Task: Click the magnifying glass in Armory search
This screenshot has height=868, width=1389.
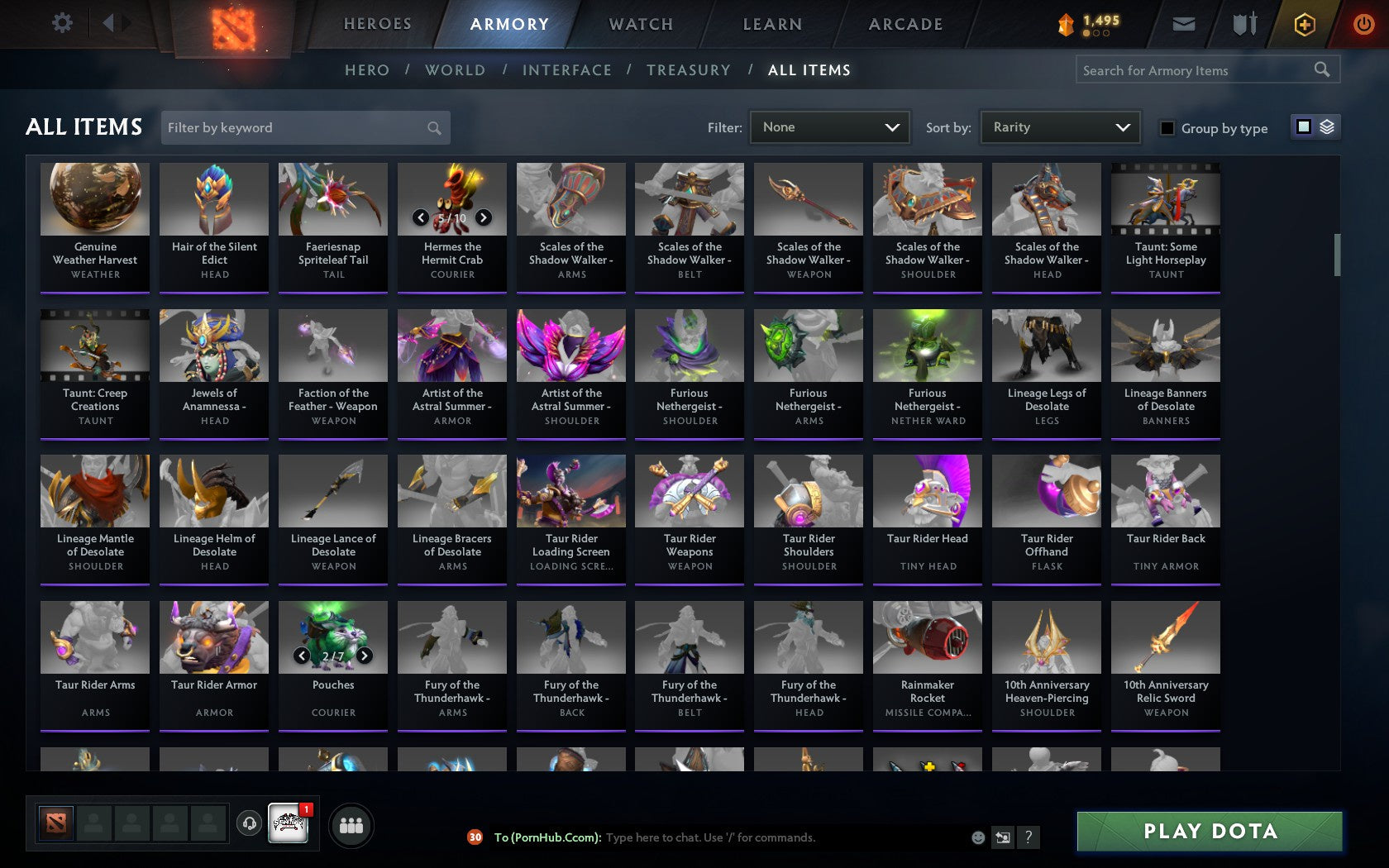Action: [x=1321, y=69]
